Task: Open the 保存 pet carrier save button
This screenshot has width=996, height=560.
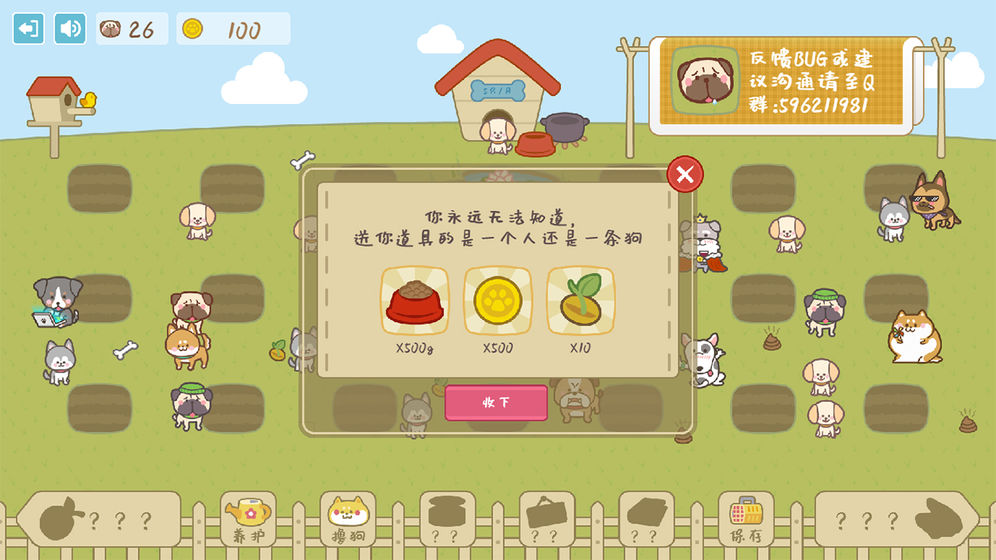Action: click(746, 519)
